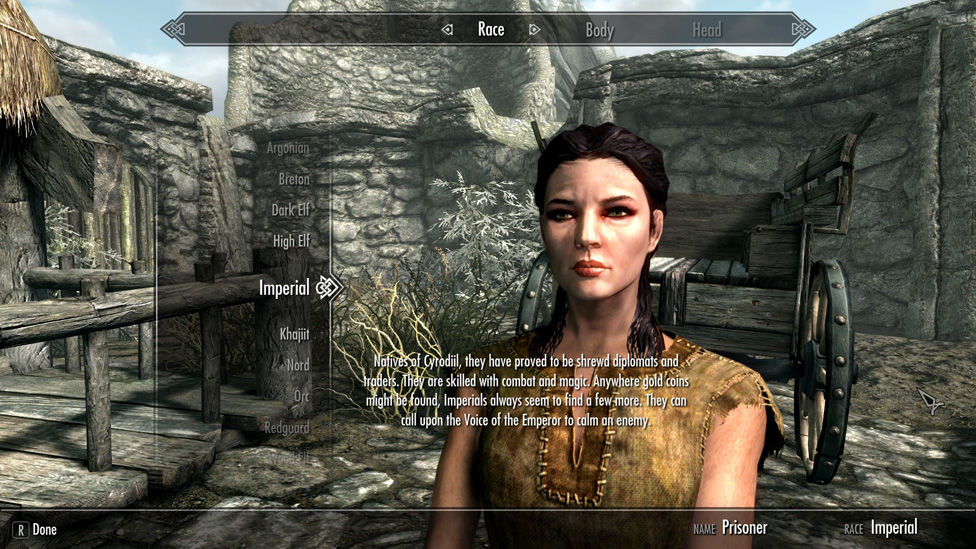This screenshot has width=976, height=549.
Task: Choose the Argonian race
Action: click(287, 148)
